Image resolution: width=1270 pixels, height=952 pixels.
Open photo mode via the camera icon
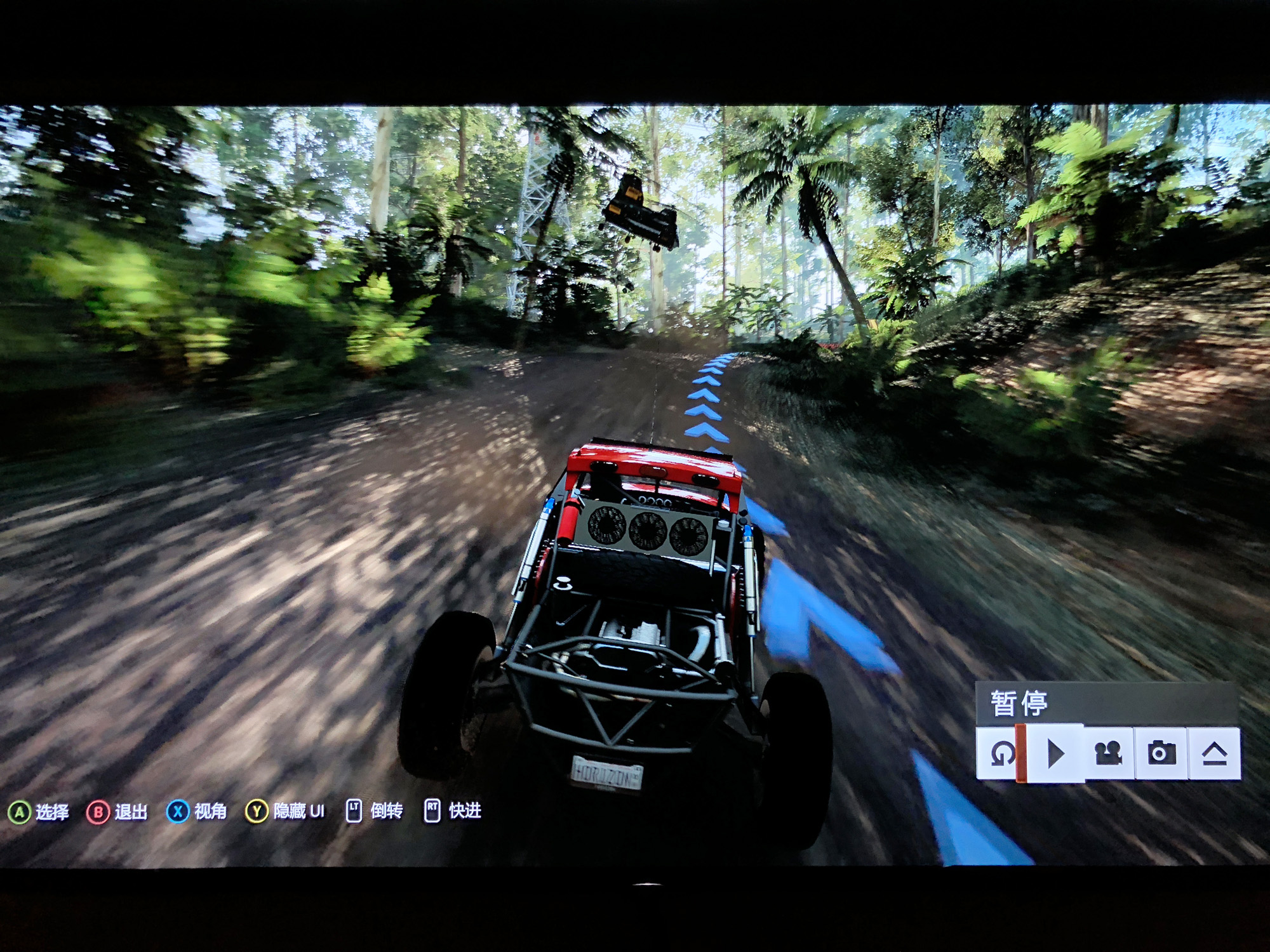1161,754
